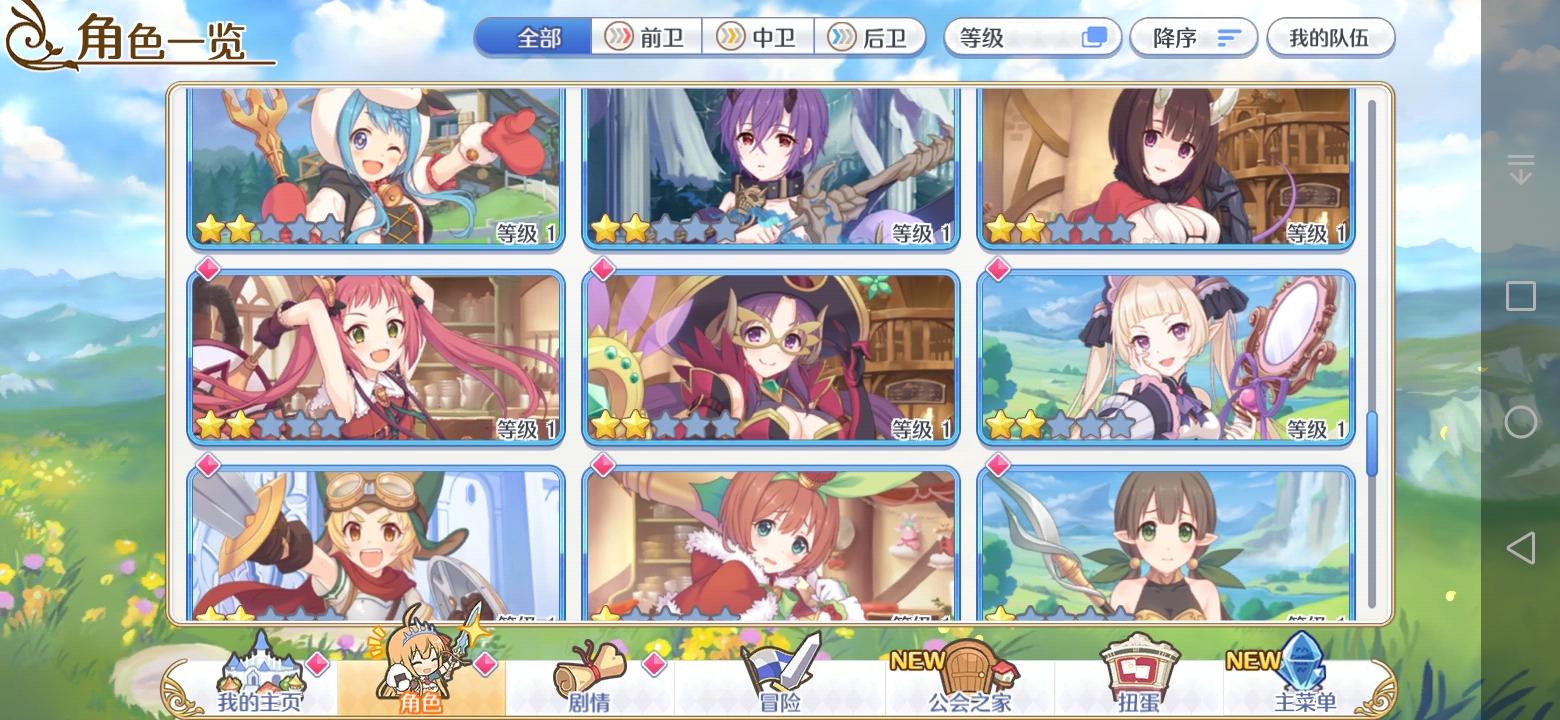1560x720 pixels.
Task: Toggle the blue view icon beside 等级
Action: point(1095,36)
